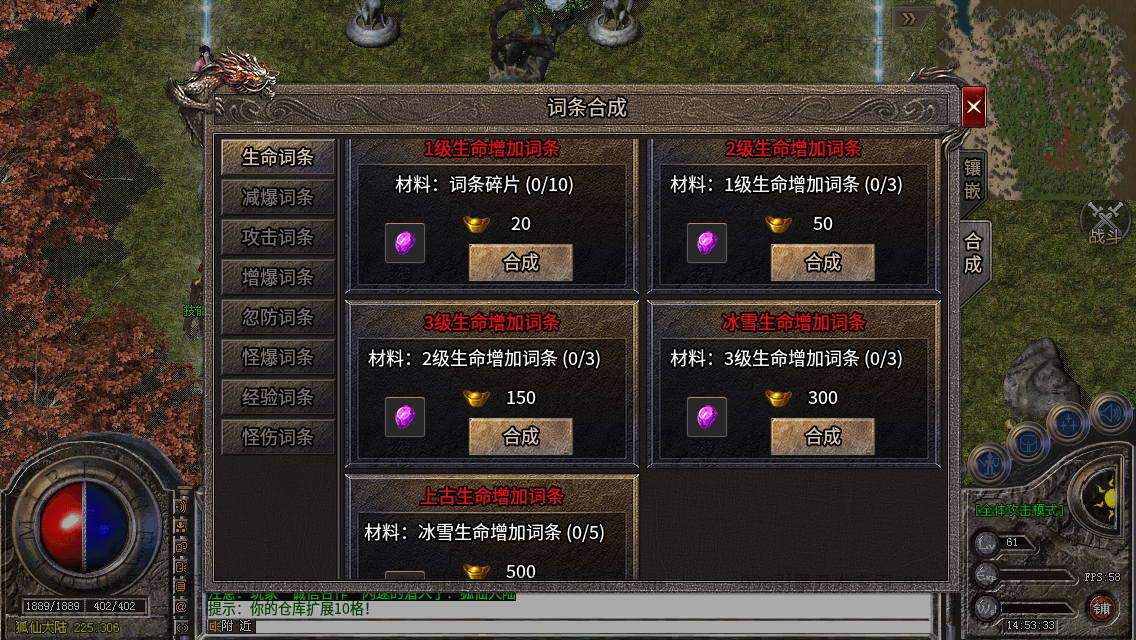Craft the 冰雪生命增加词条 with 合成
This screenshot has height=640, width=1136.
823,436
